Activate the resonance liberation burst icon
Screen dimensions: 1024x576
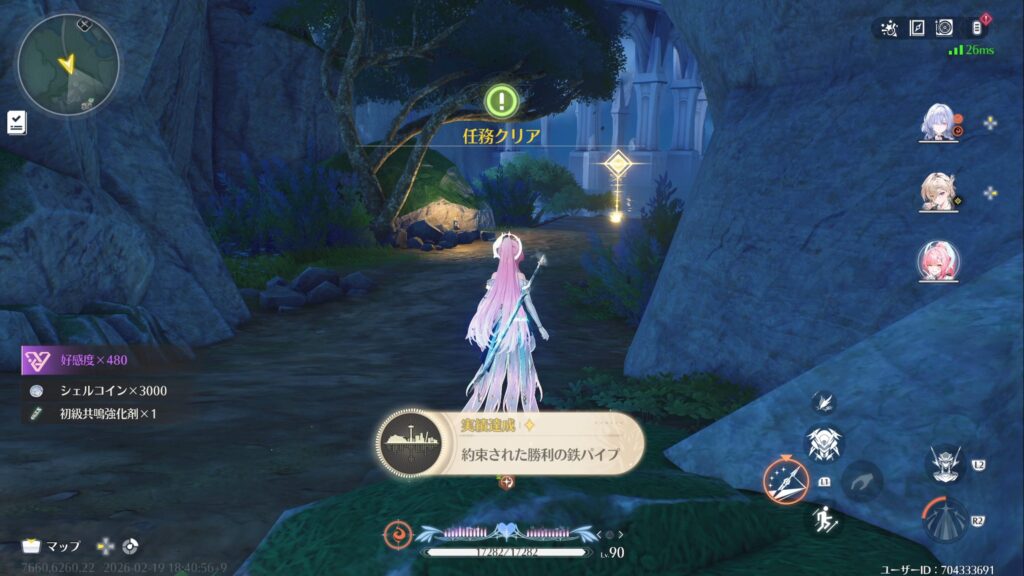945,520
